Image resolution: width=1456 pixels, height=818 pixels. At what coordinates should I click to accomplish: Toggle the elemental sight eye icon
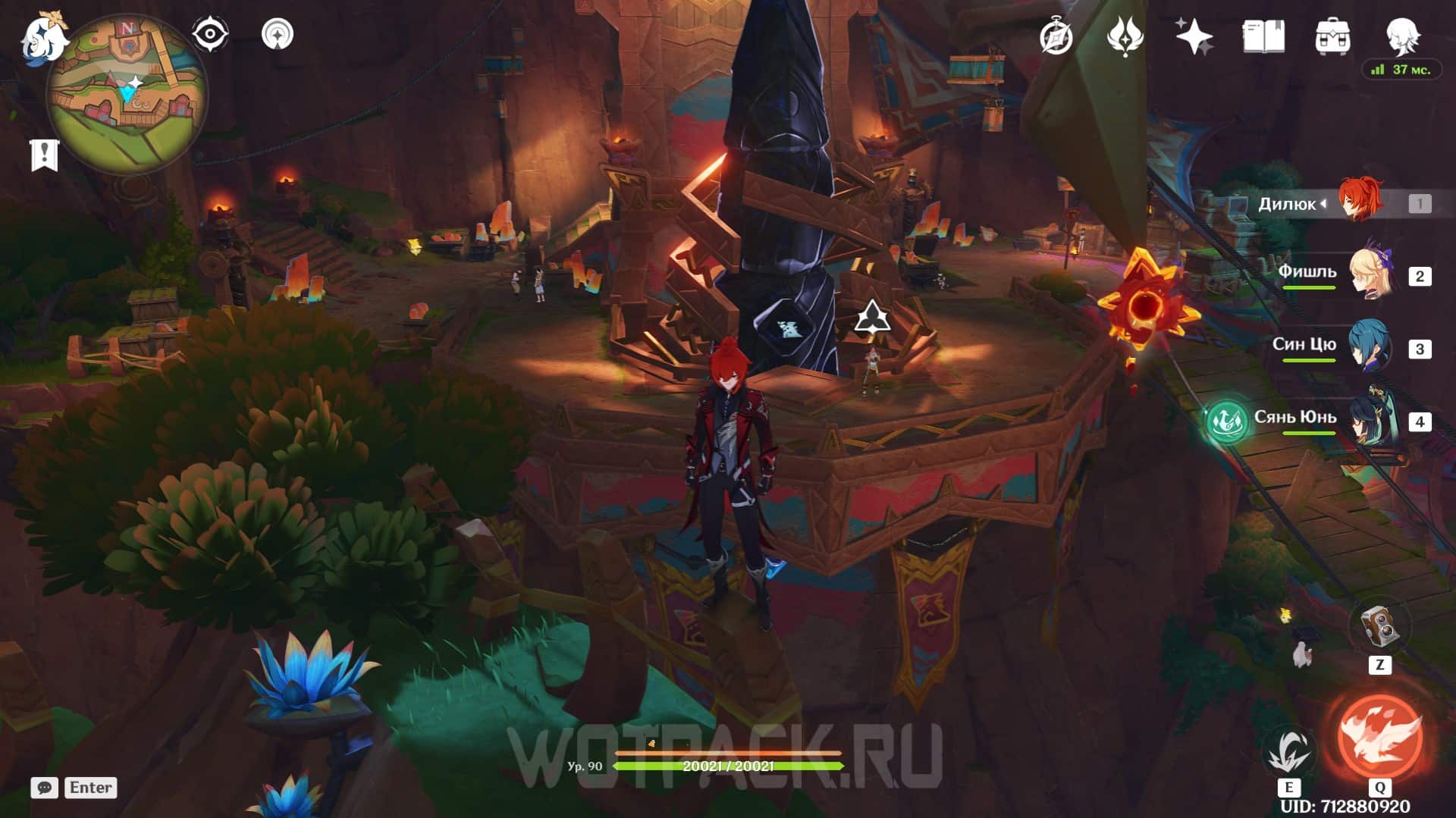209,34
